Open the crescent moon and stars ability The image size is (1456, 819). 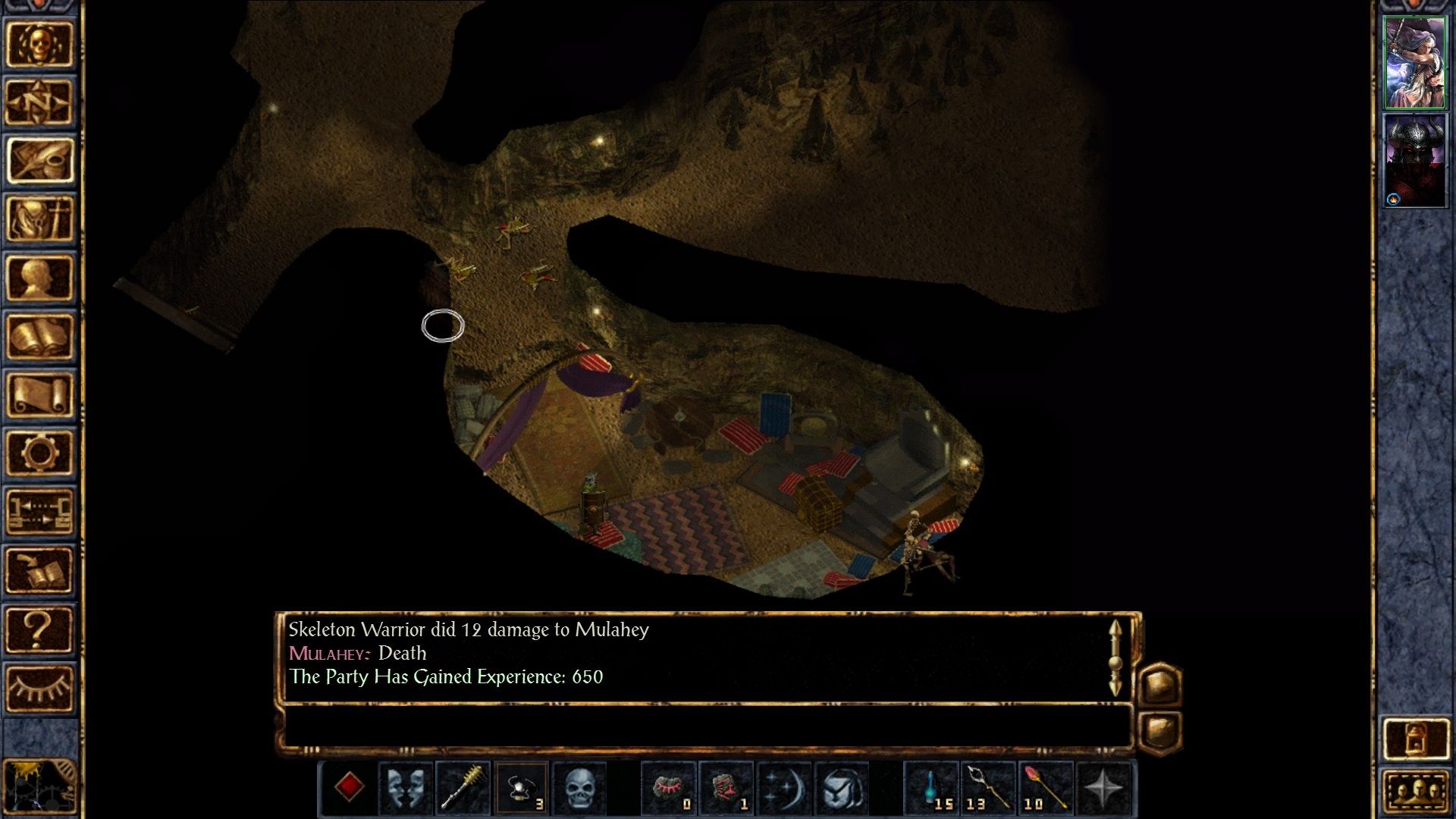coord(783,788)
